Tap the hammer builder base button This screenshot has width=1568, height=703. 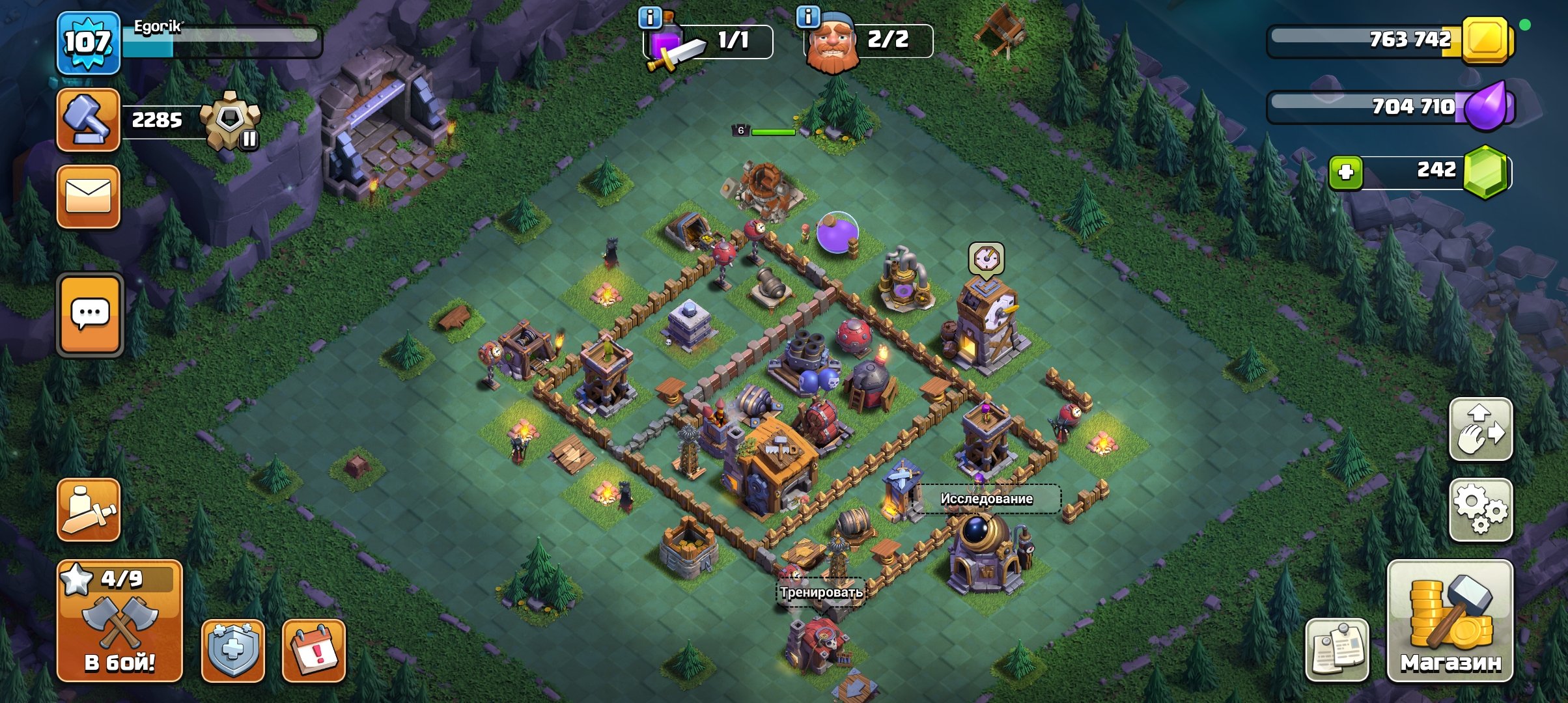point(88,120)
